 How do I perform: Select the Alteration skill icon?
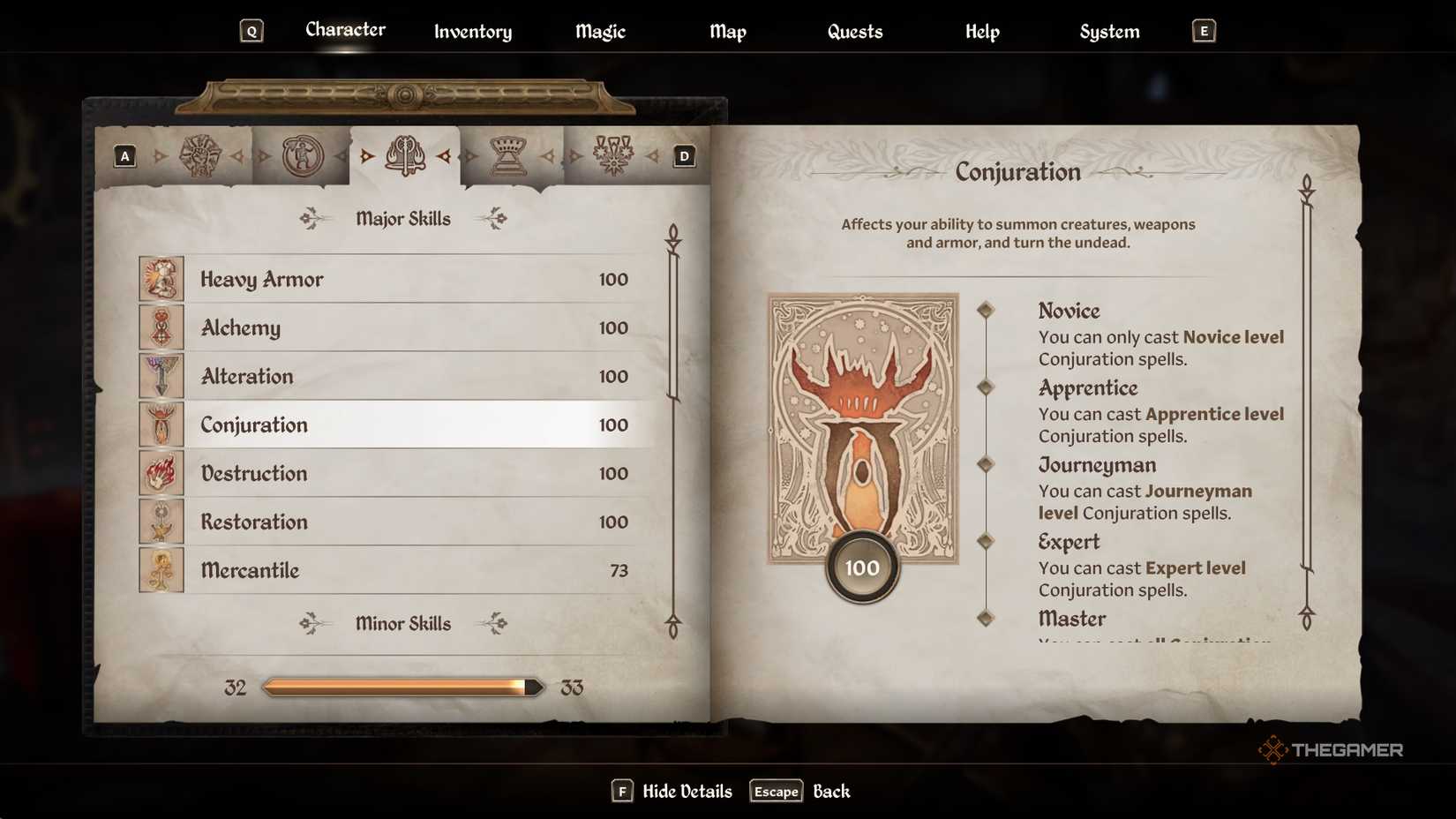pyautogui.click(x=161, y=376)
